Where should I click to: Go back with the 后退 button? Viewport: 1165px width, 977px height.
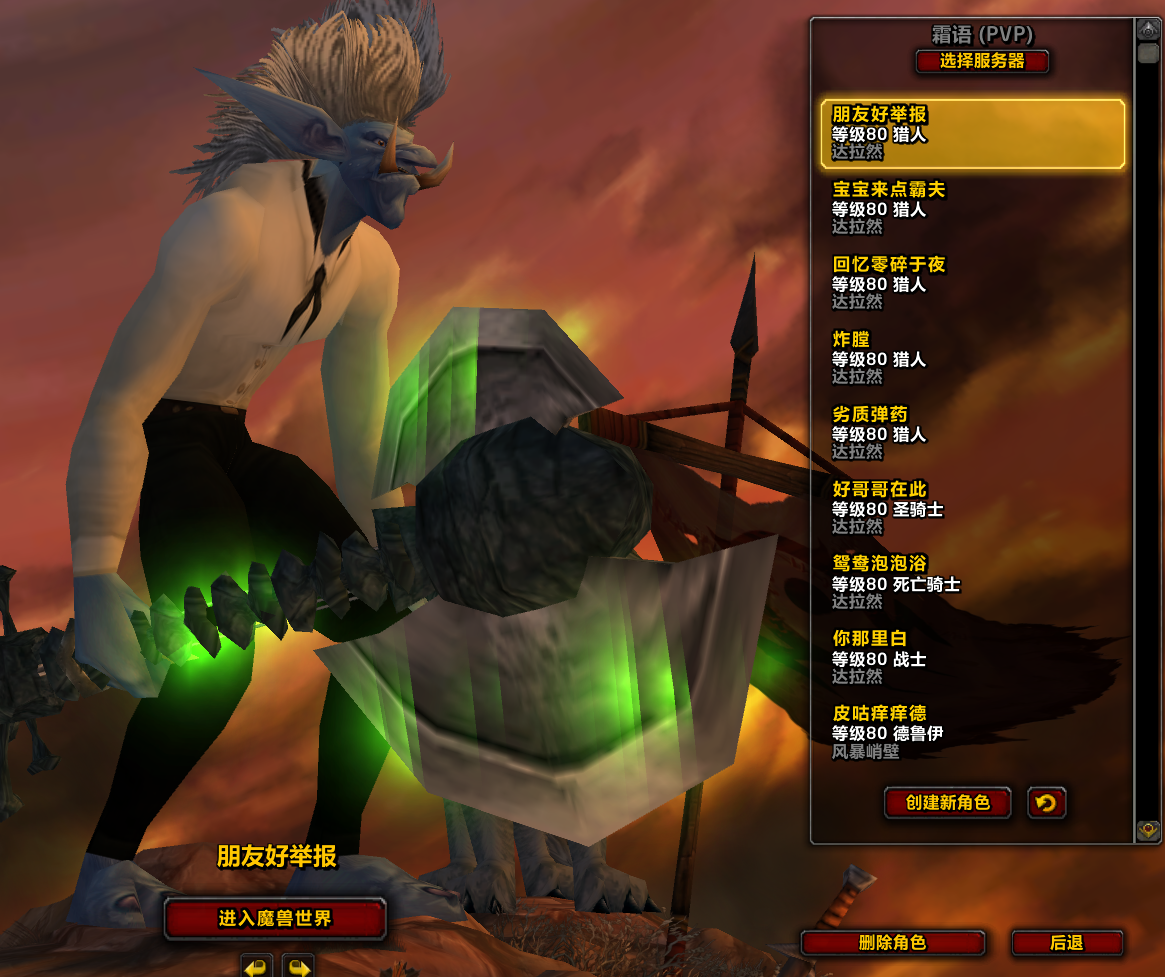point(1067,943)
